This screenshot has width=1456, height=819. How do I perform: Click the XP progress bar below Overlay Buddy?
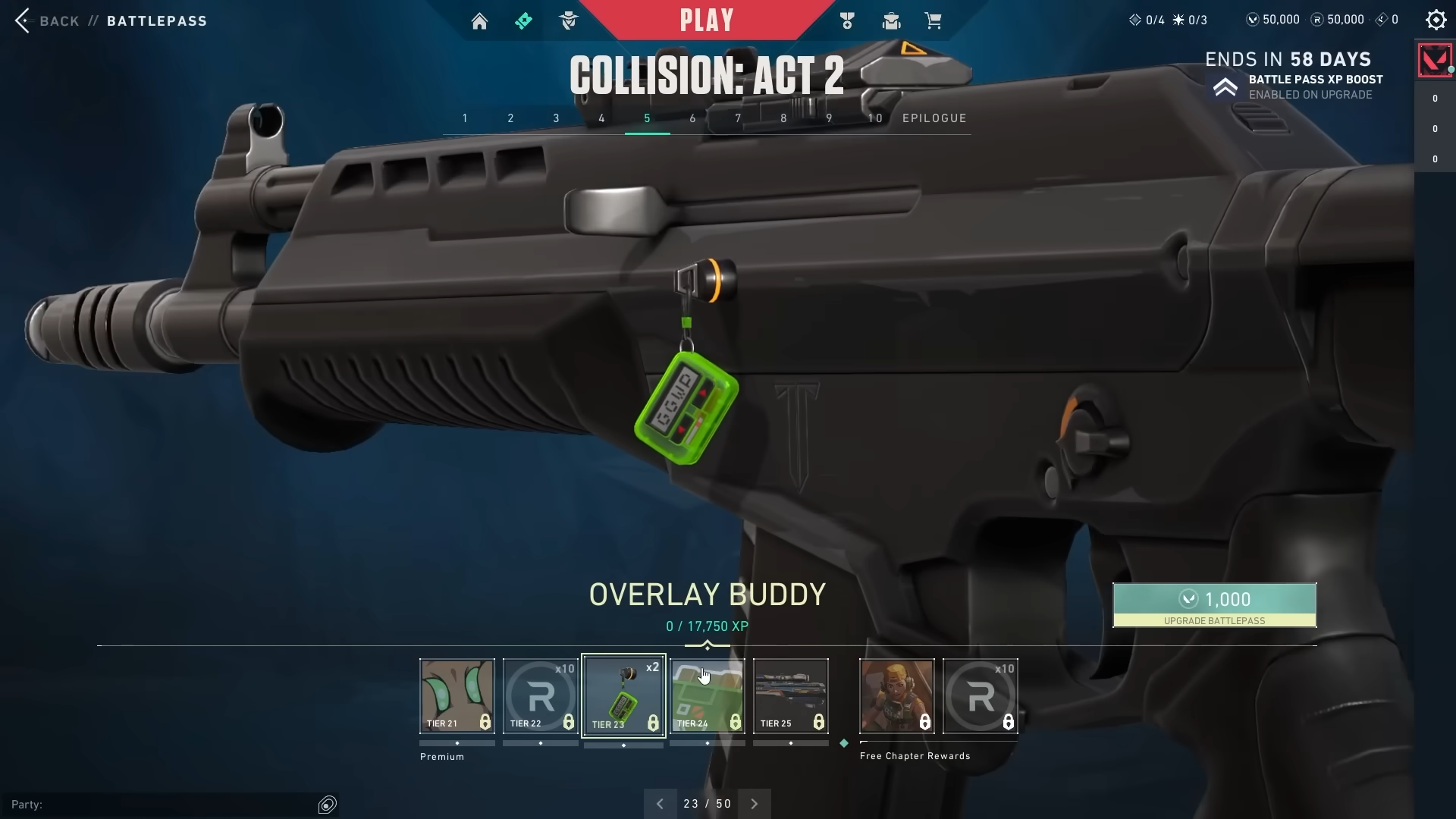[707, 647]
